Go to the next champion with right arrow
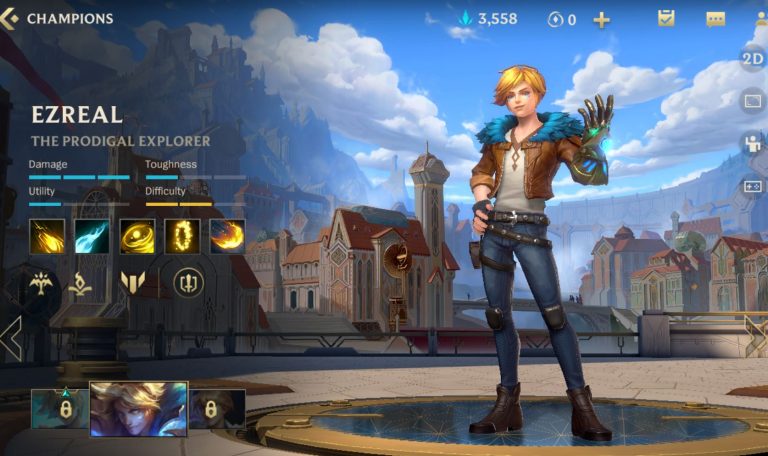768x456 pixels. pos(755,336)
